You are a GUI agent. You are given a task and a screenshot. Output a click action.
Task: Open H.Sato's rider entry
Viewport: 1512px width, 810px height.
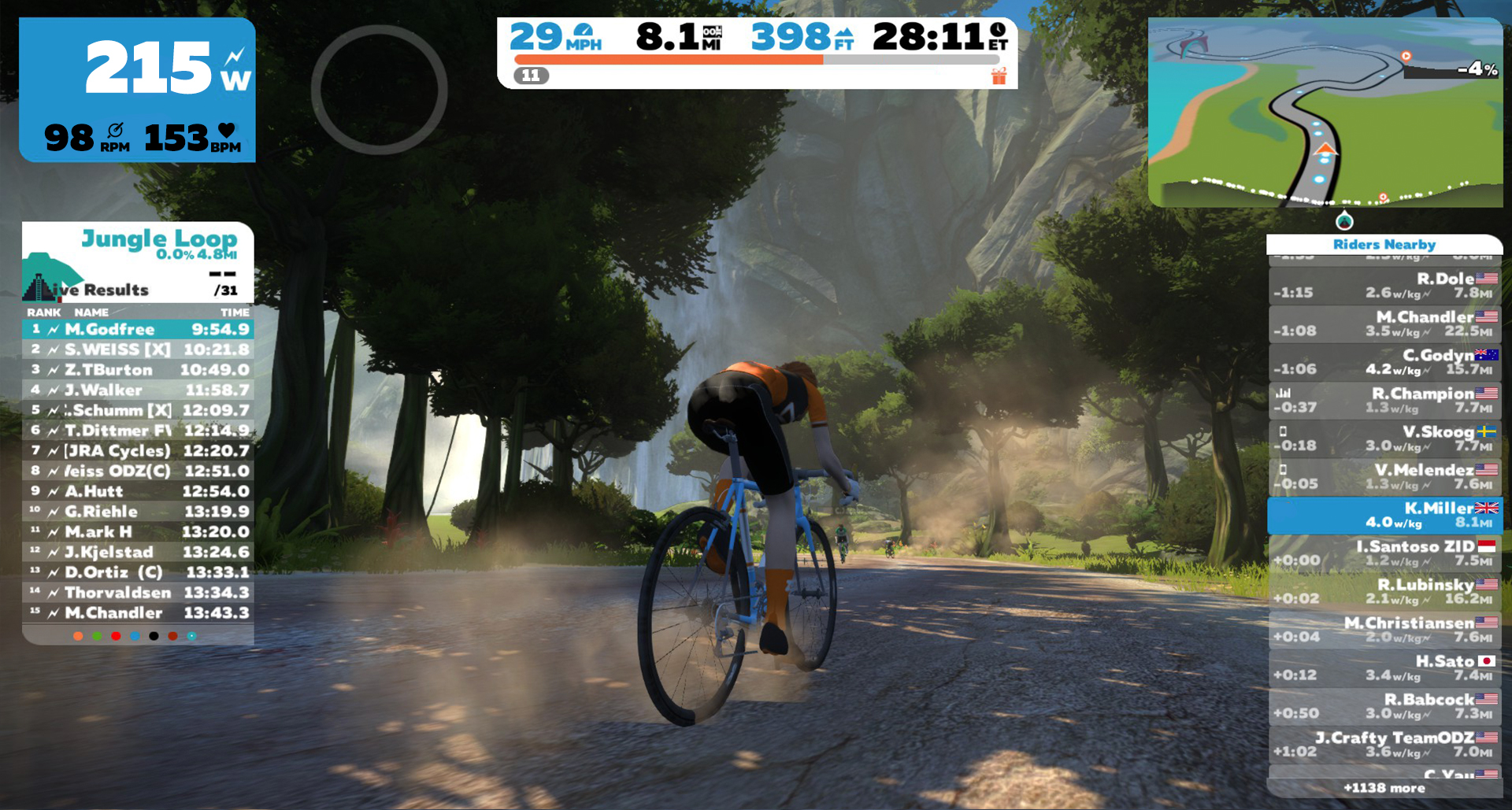(1384, 668)
